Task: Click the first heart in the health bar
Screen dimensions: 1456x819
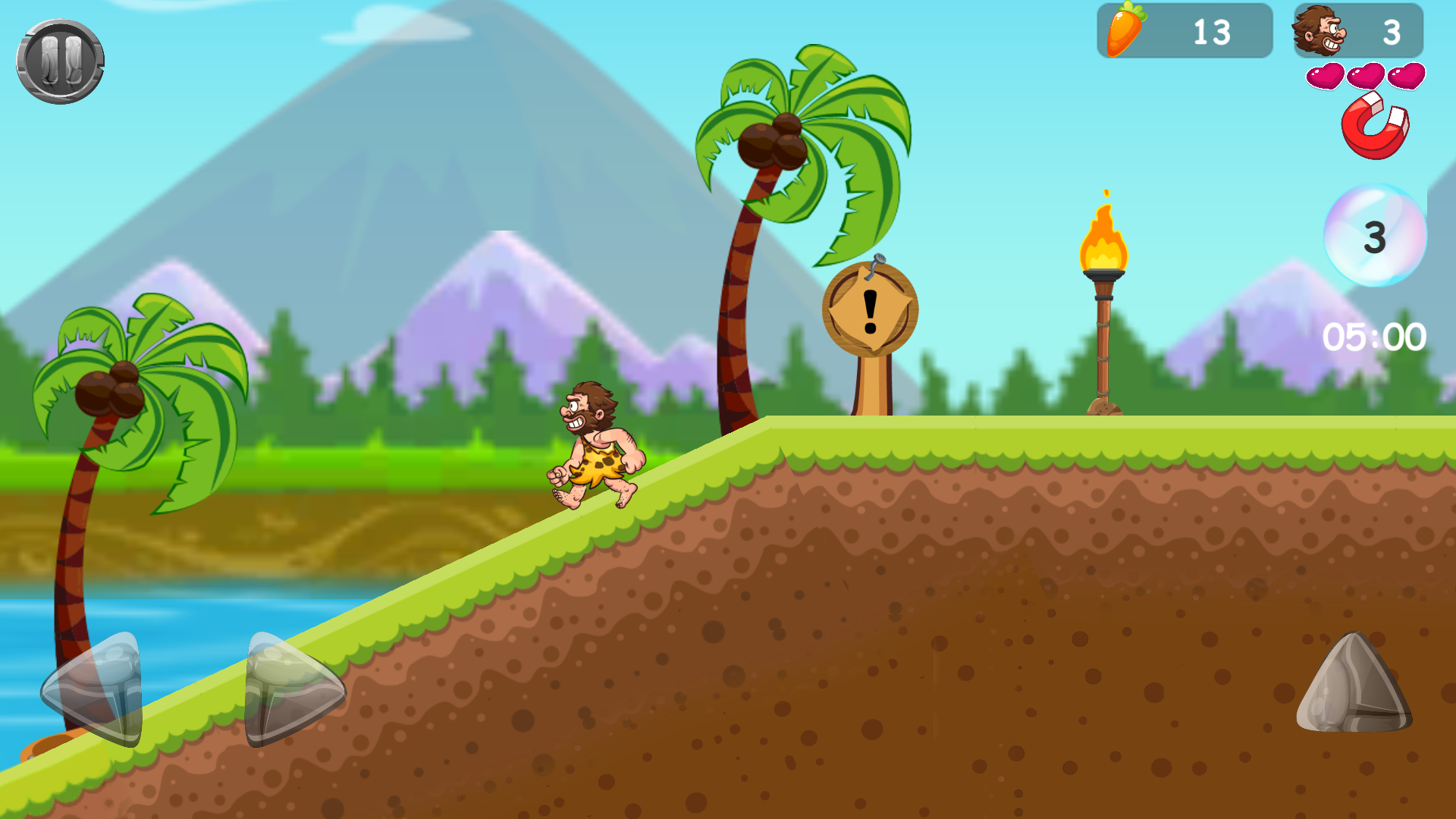Action: 1326,76
